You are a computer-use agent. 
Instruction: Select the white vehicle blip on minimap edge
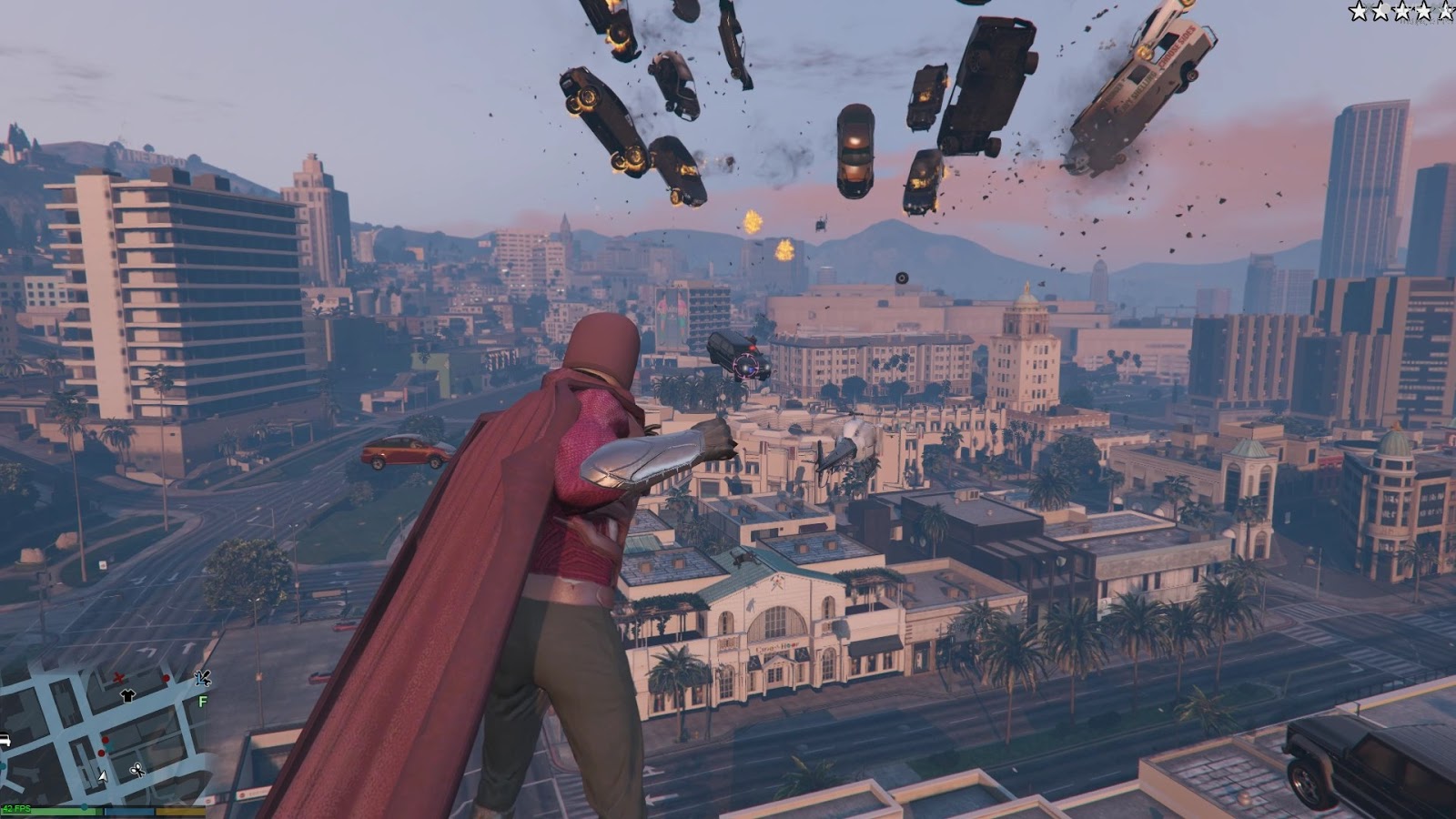[6, 738]
